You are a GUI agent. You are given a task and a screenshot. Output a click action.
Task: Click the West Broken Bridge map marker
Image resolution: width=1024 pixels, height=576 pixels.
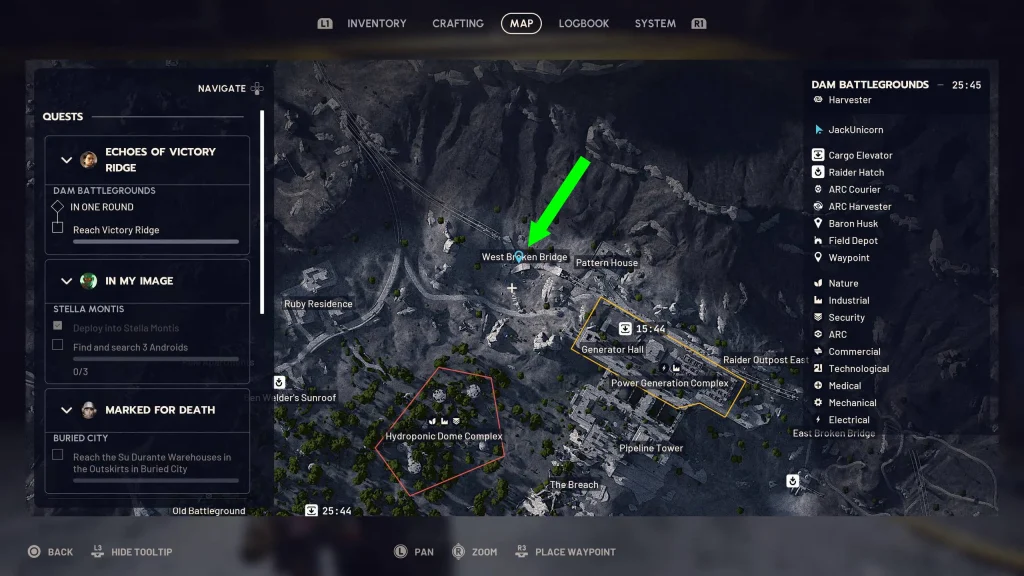tap(519, 257)
